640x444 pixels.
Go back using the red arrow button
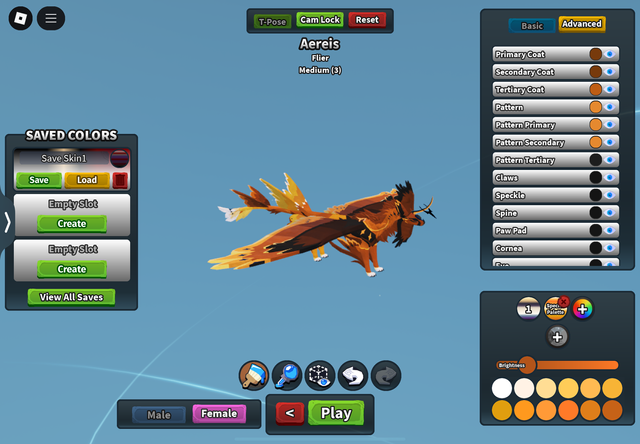point(289,413)
